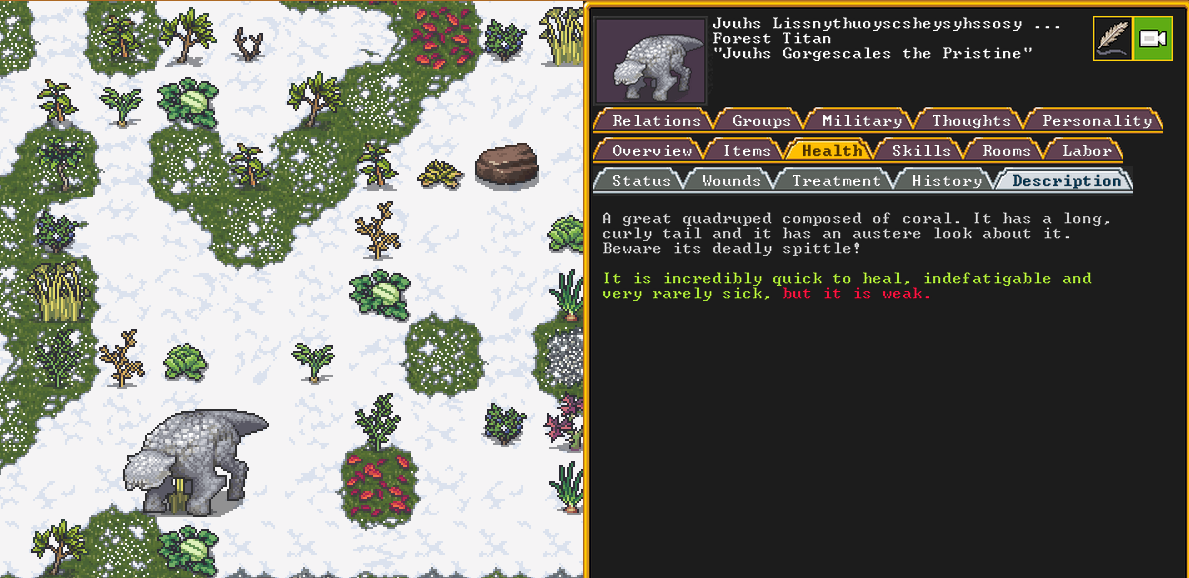Toggle the green camera follow button
The width and height of the screenshot is (1189, 578).
[x=1152, y=39]
